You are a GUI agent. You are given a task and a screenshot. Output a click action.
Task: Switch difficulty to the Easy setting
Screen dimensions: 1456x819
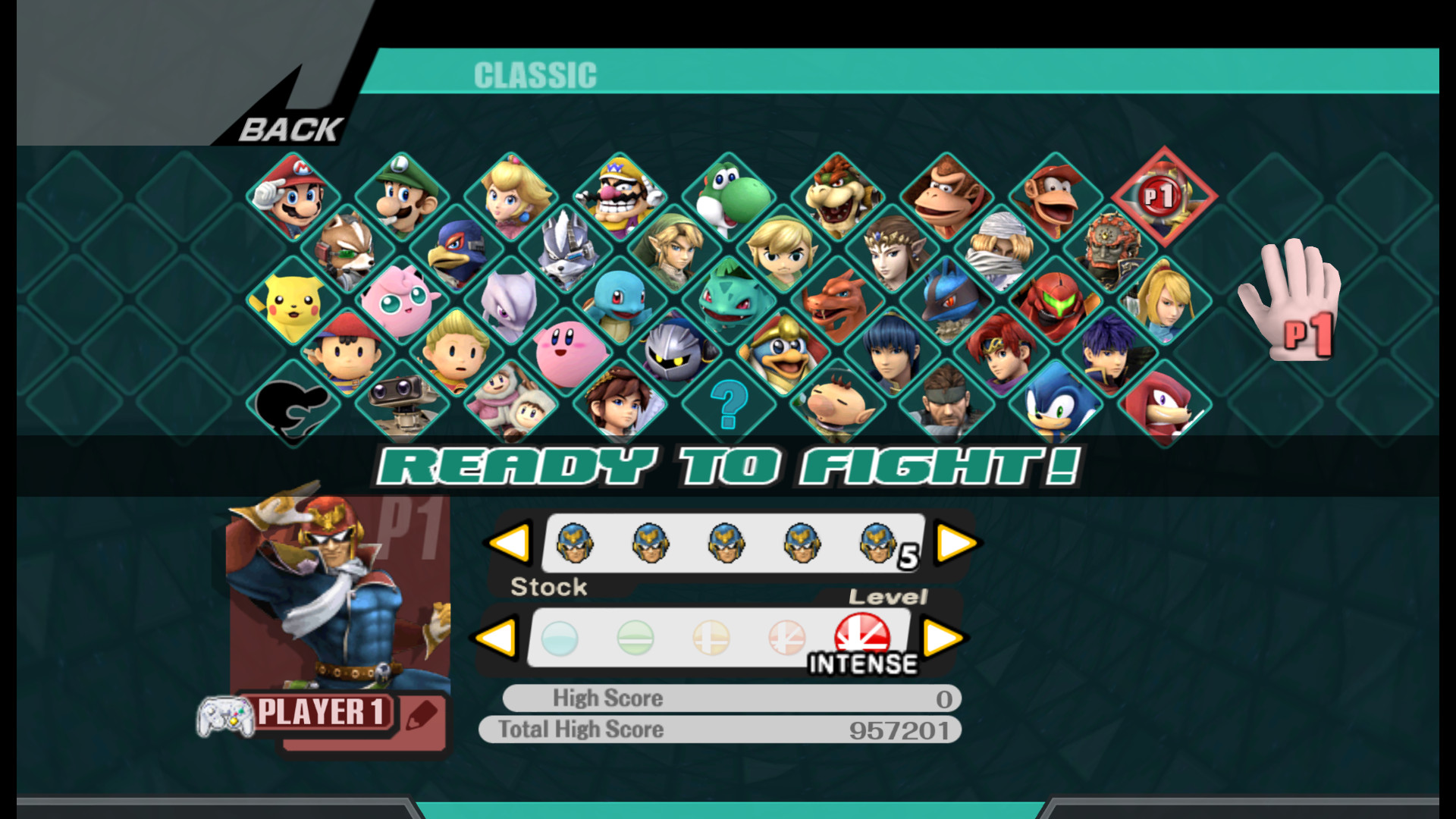point(560,639)
